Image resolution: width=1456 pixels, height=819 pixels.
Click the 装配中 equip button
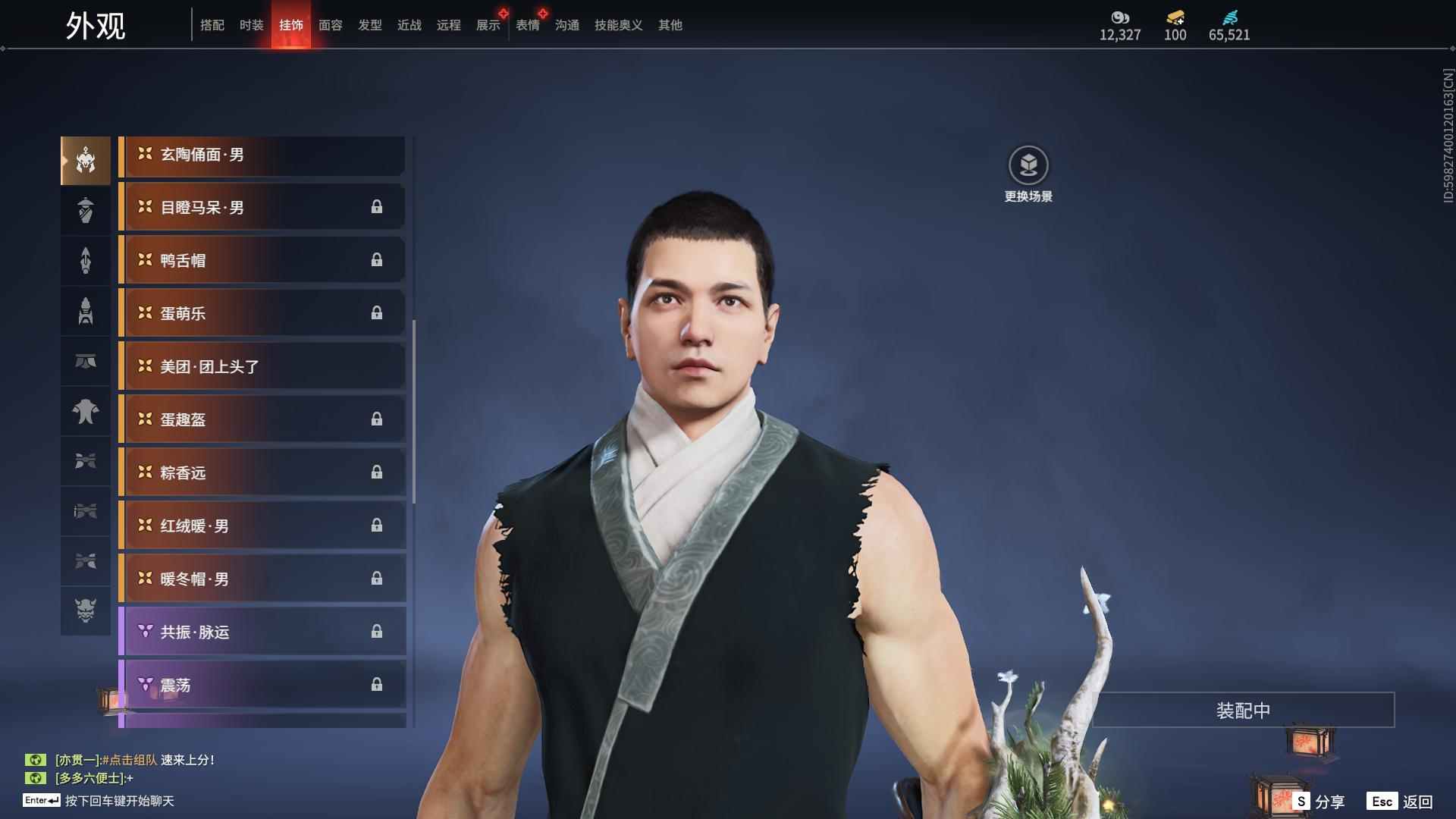1242,711
